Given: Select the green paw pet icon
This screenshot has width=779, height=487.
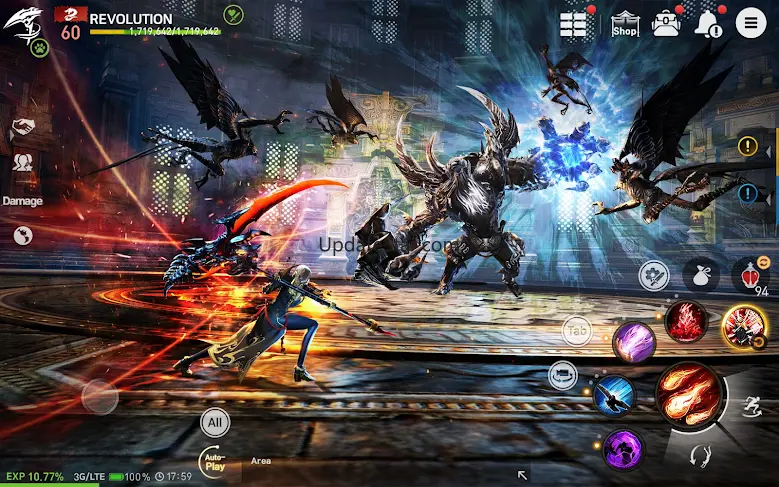Looking at the screenshot, I should tap(41, 47).
